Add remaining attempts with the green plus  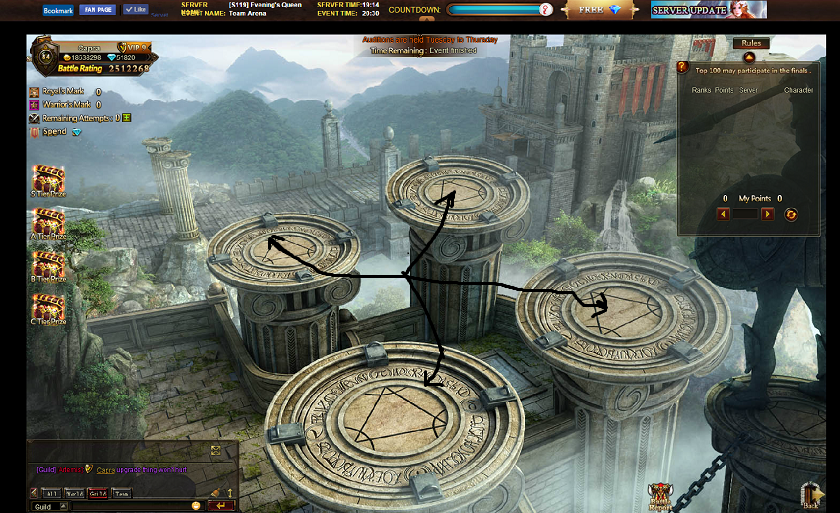pos(127,118)
